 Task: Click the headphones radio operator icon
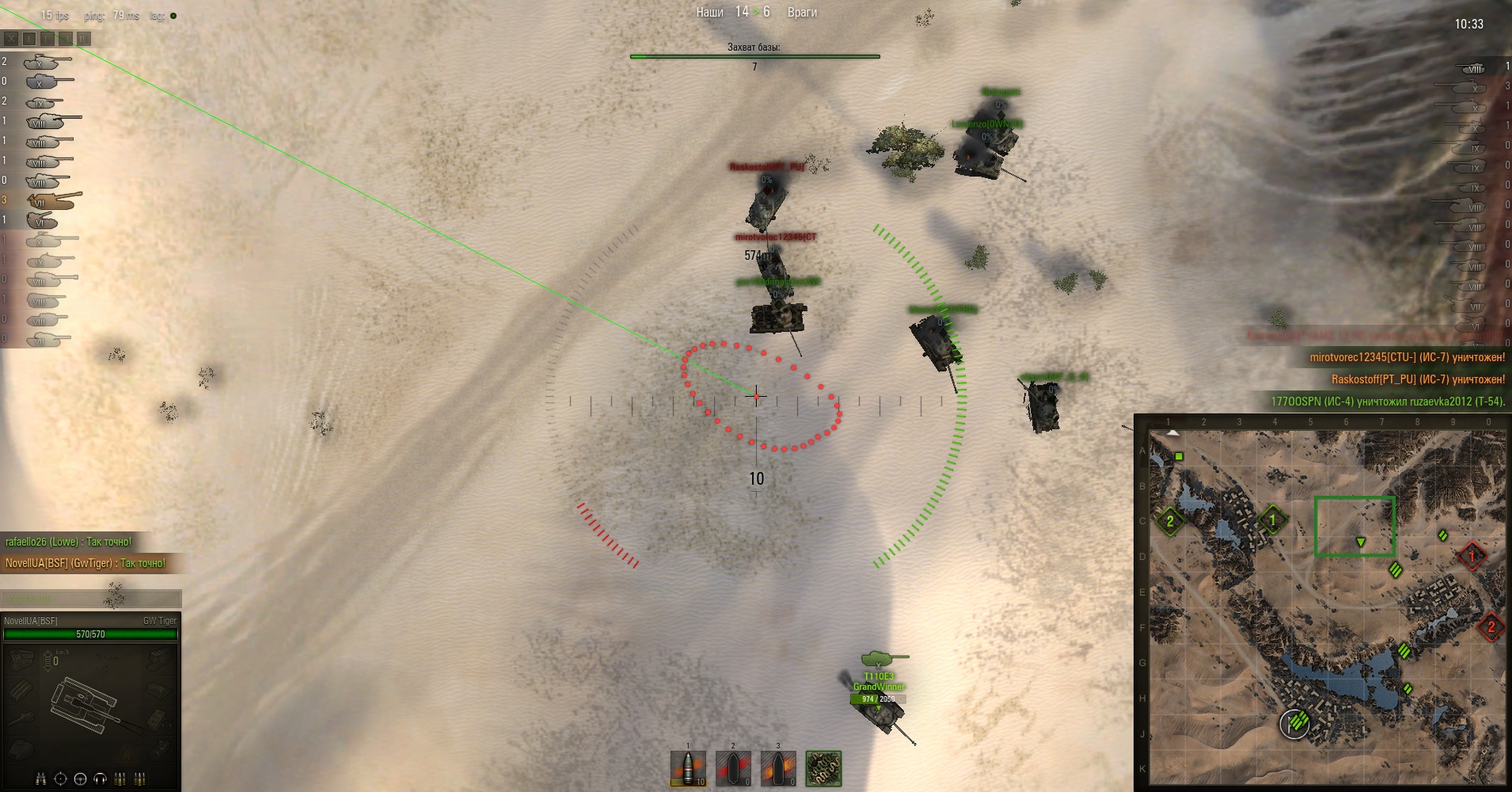[100, 779]
